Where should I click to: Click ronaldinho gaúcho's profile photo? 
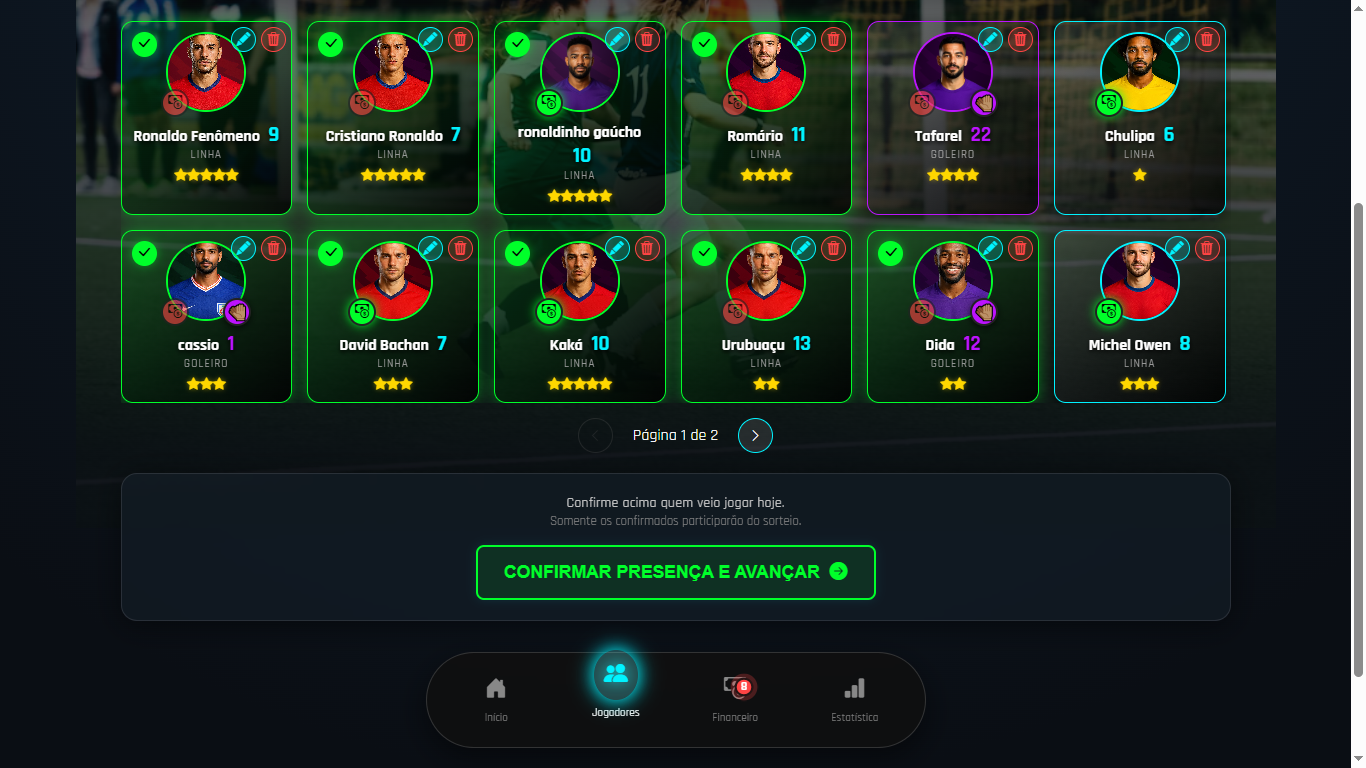coord(579,71)
